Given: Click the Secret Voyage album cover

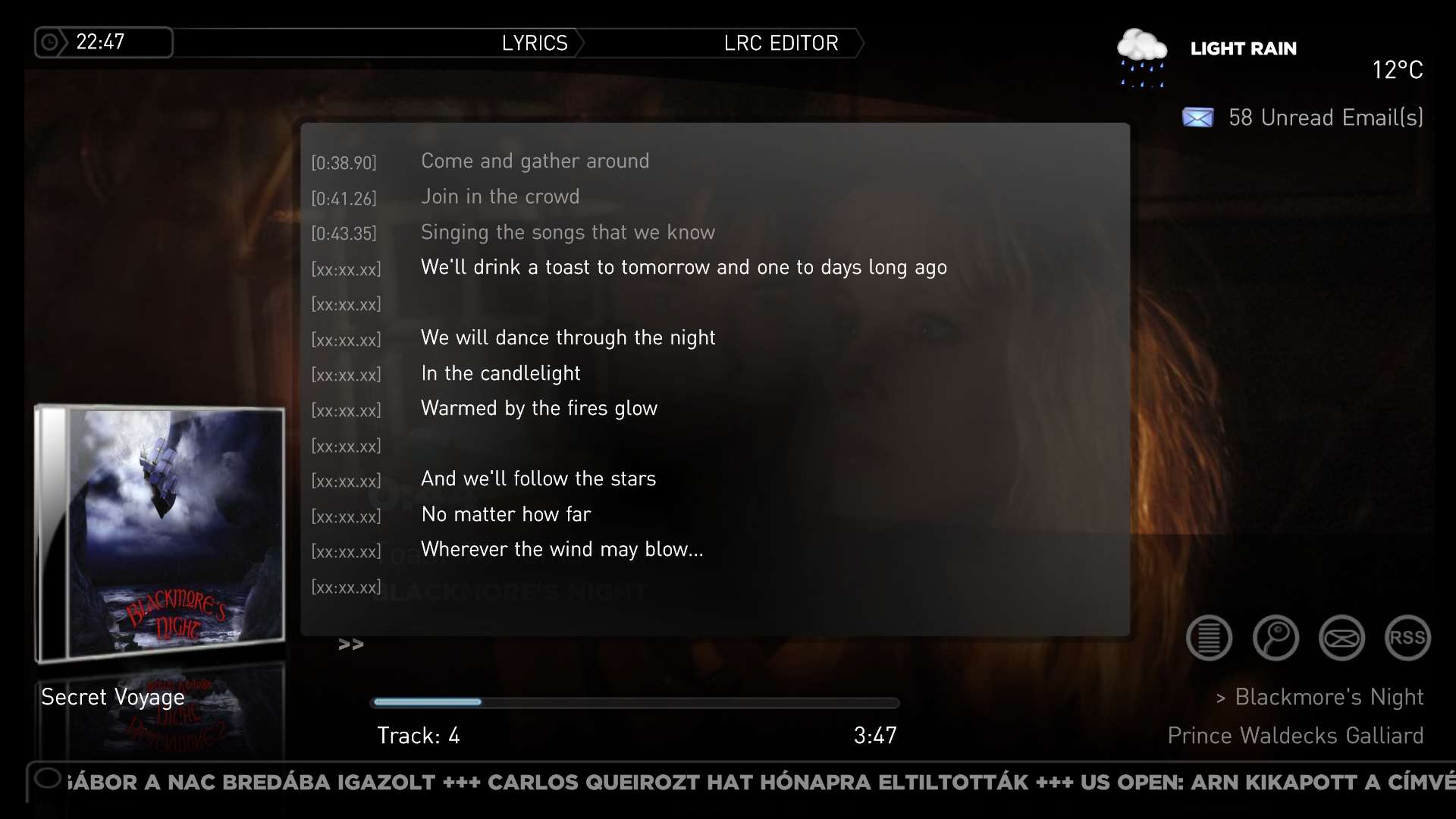Looking at the screenshot, I should coord(161,533).
